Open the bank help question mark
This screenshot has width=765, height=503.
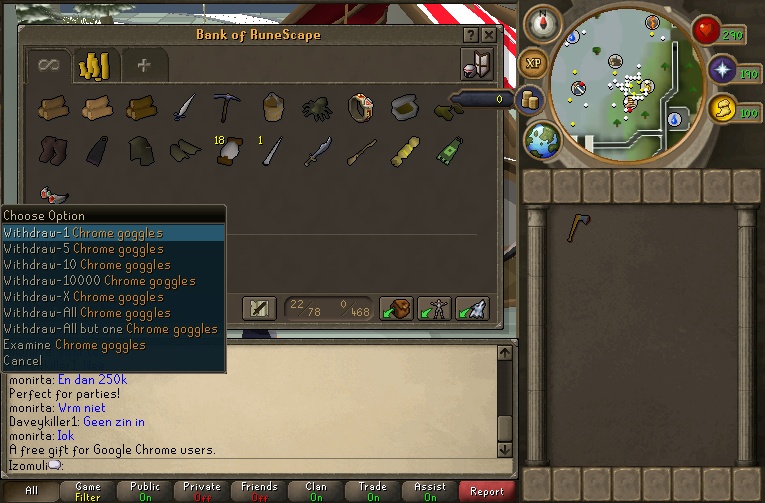(471, 35)
